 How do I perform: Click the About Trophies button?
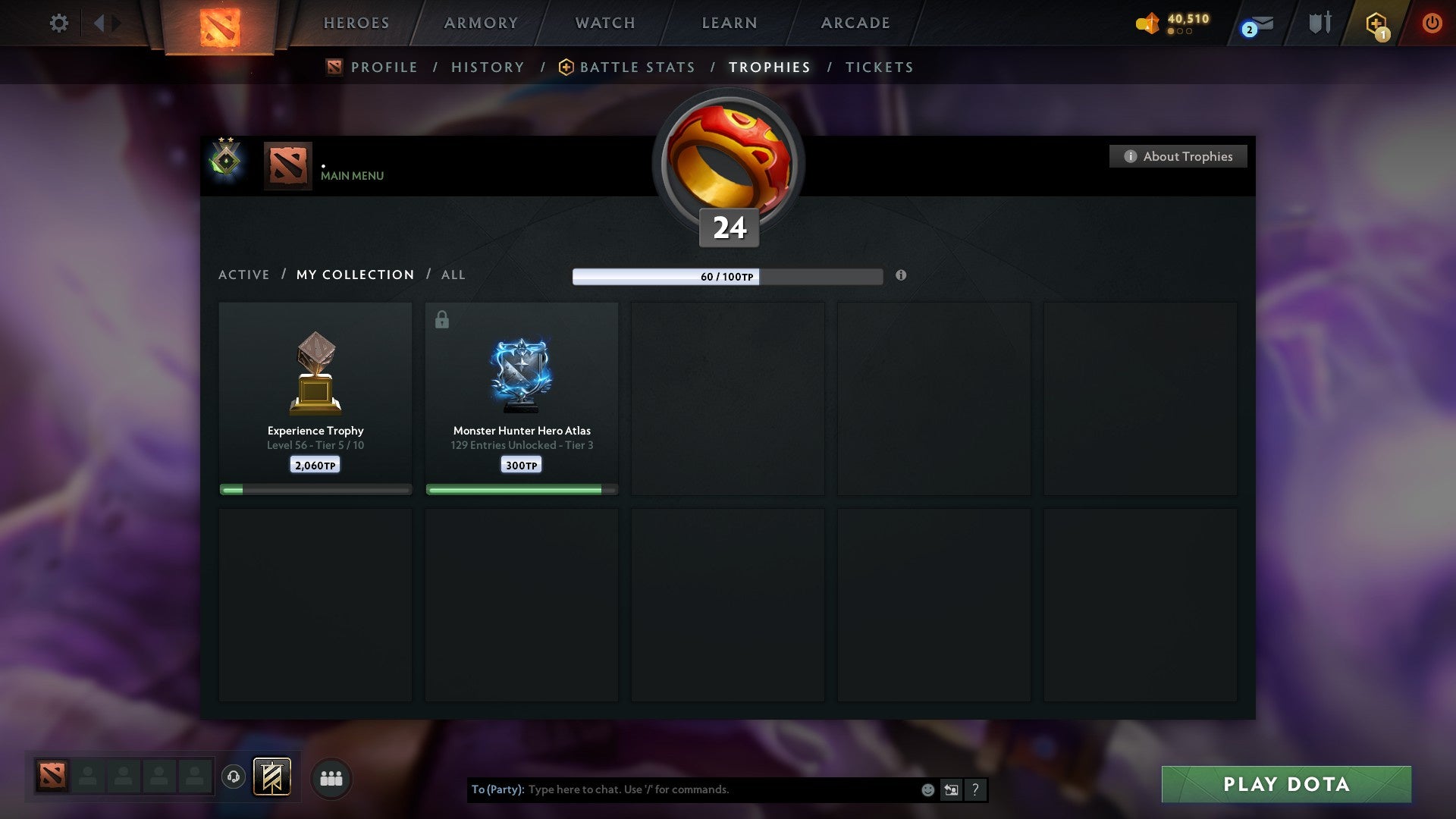coord(1178,156)
